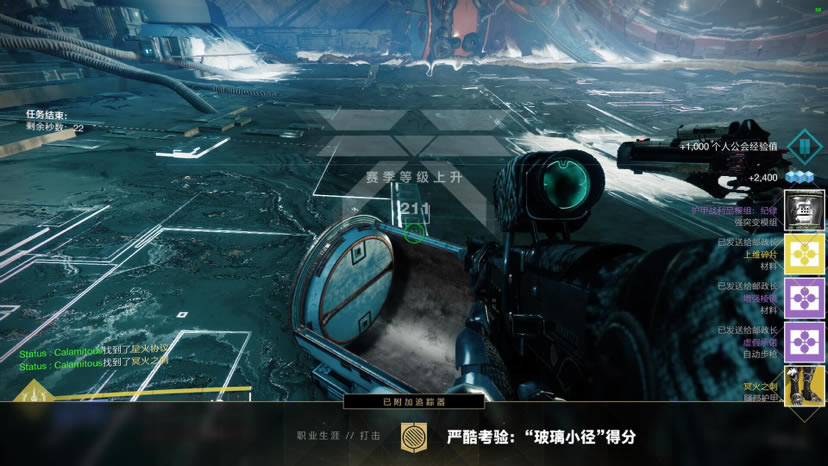The height and width of the screenshot is (466, 828).
Task: Select the yellow Ascendant Shard icon
Action: 804,254
